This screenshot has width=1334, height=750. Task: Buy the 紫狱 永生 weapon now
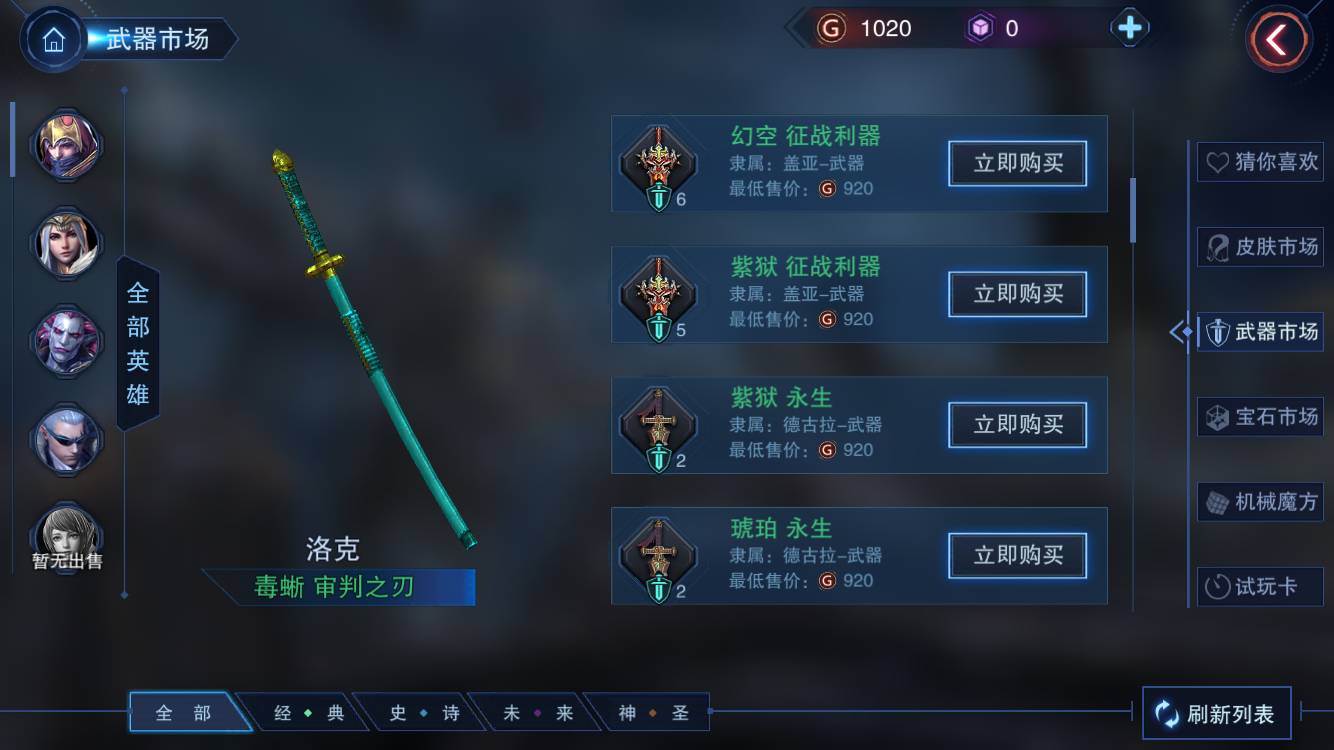point(1017,425)
